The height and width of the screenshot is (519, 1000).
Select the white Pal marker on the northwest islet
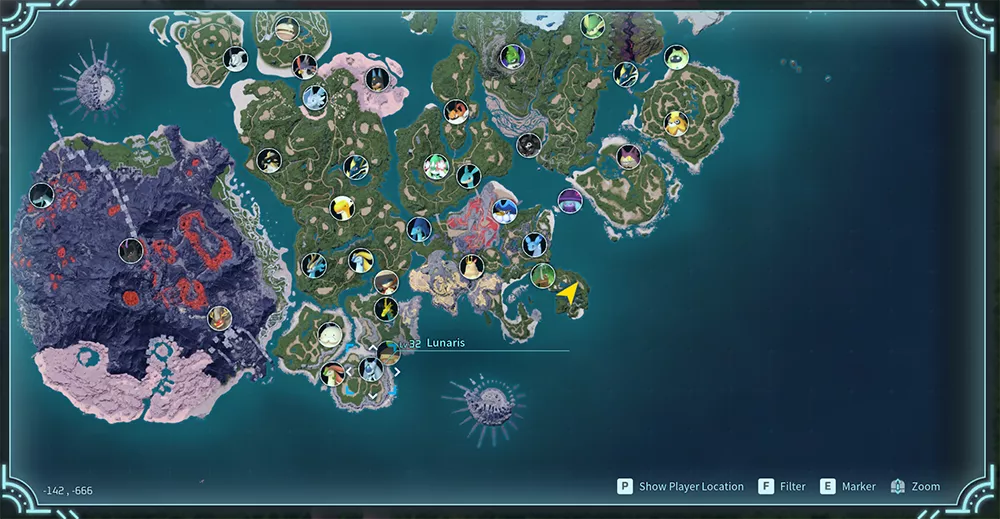pos(235,59)
